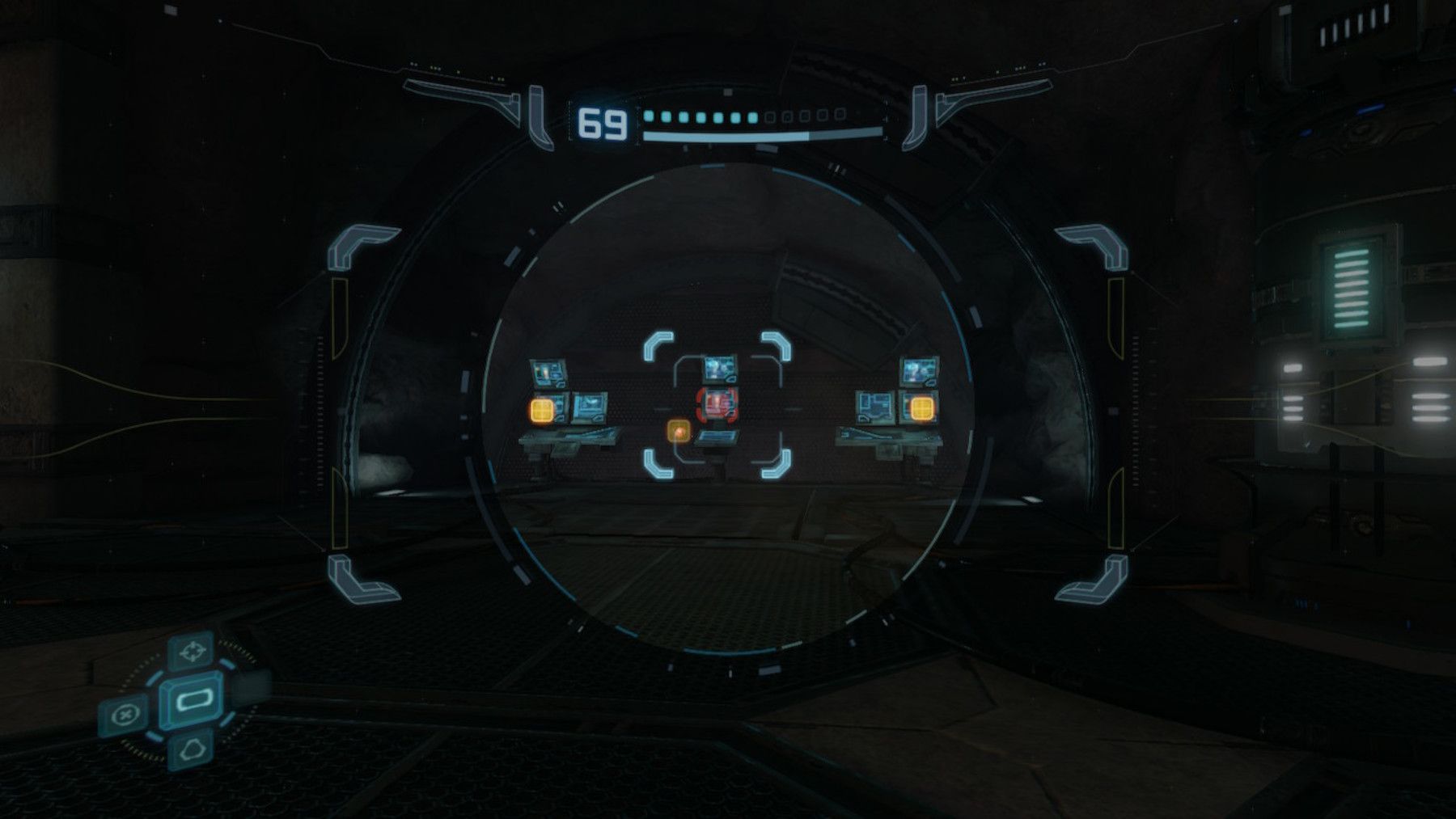Select the energy counter reading 69
The height and width of the screenshot is (819, 1456).
[x=603, y=121]
